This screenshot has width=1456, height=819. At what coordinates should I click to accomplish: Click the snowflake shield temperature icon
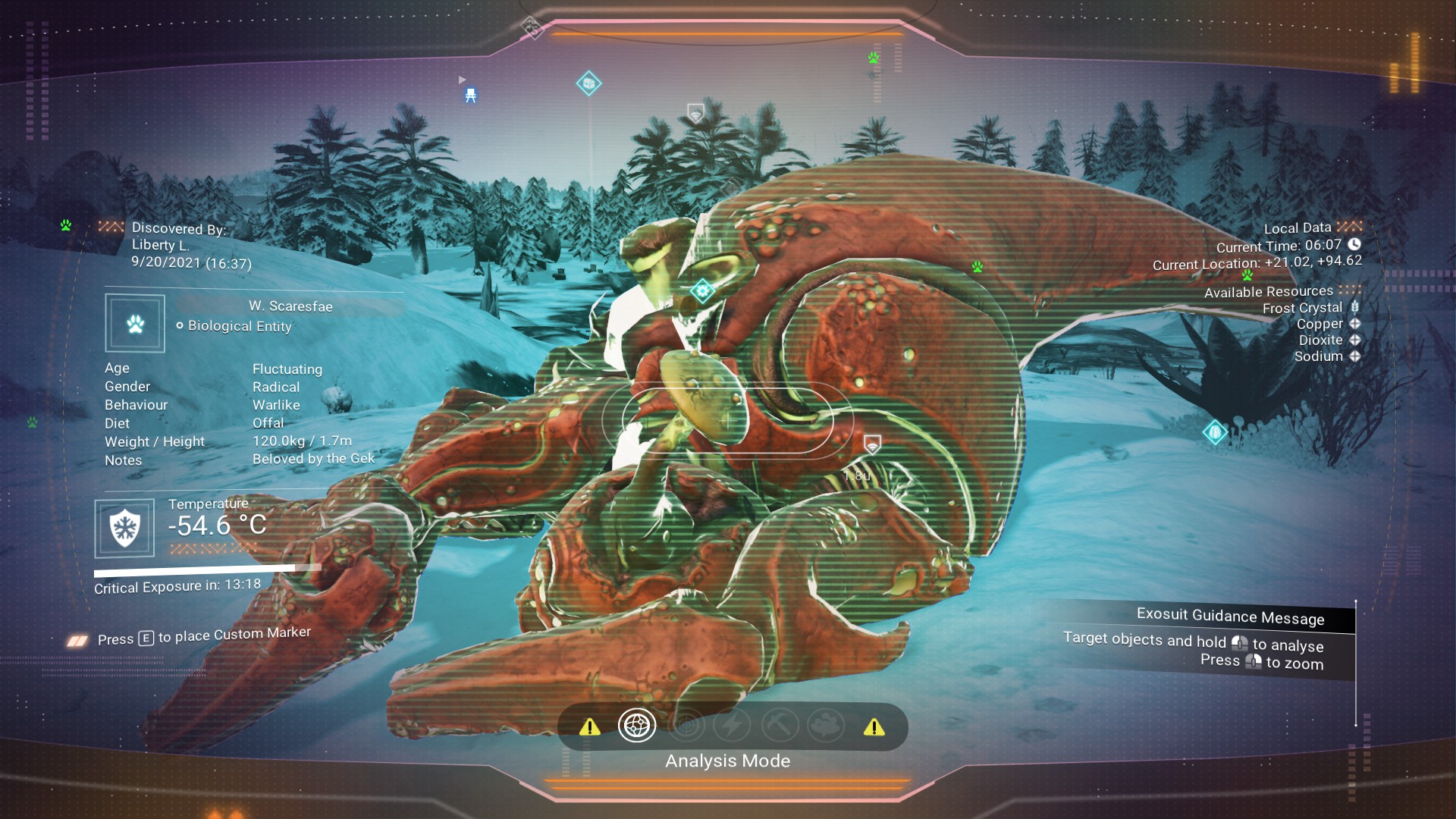(124, 528)
